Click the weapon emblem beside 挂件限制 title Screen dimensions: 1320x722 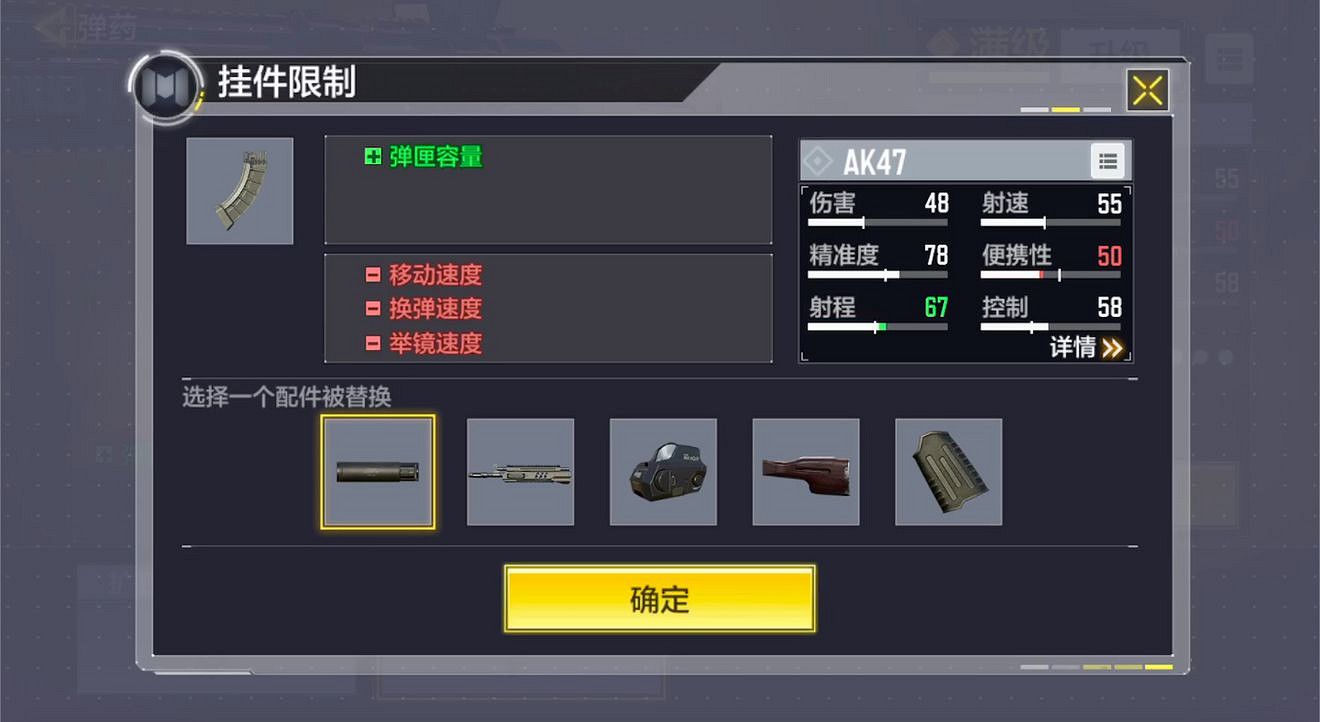pos(163,89)
